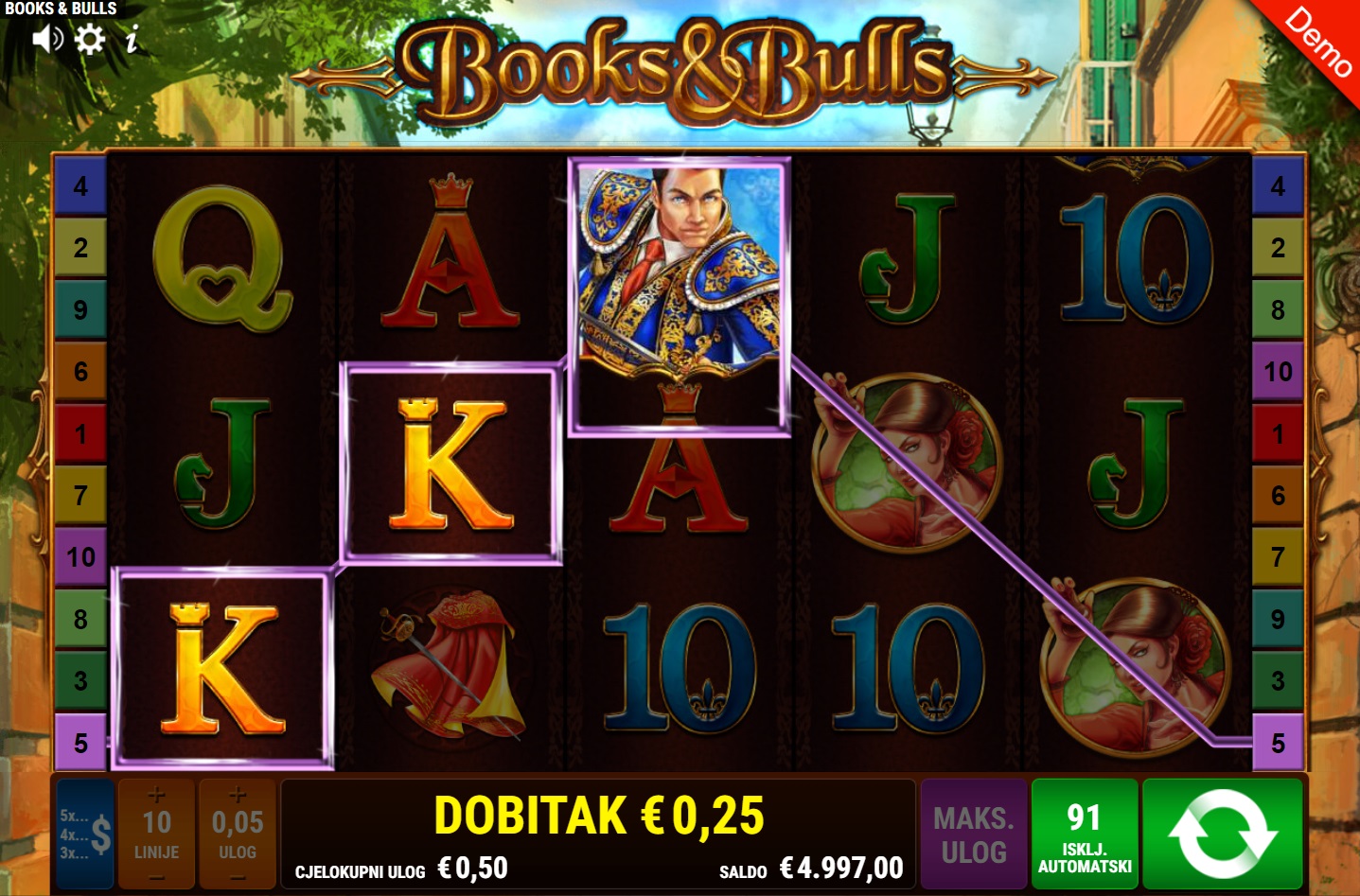Viewport: 1360px width, 896px height.
Task: Open the paytable with the dollar button
Action: point(85,834)
